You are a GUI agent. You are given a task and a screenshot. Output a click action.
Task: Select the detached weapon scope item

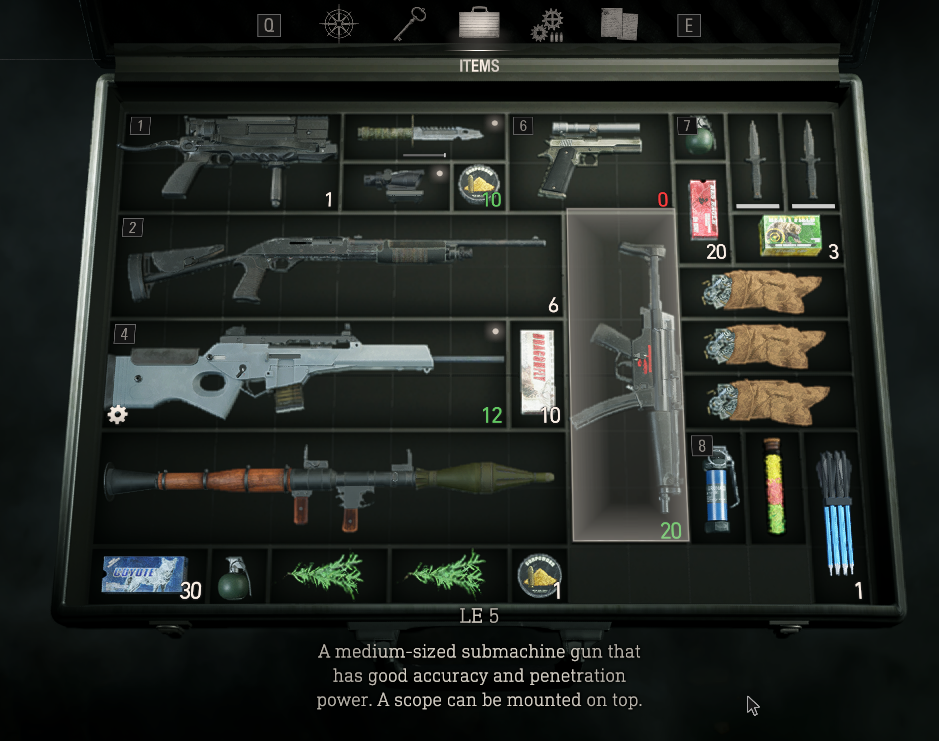[394, 187]
